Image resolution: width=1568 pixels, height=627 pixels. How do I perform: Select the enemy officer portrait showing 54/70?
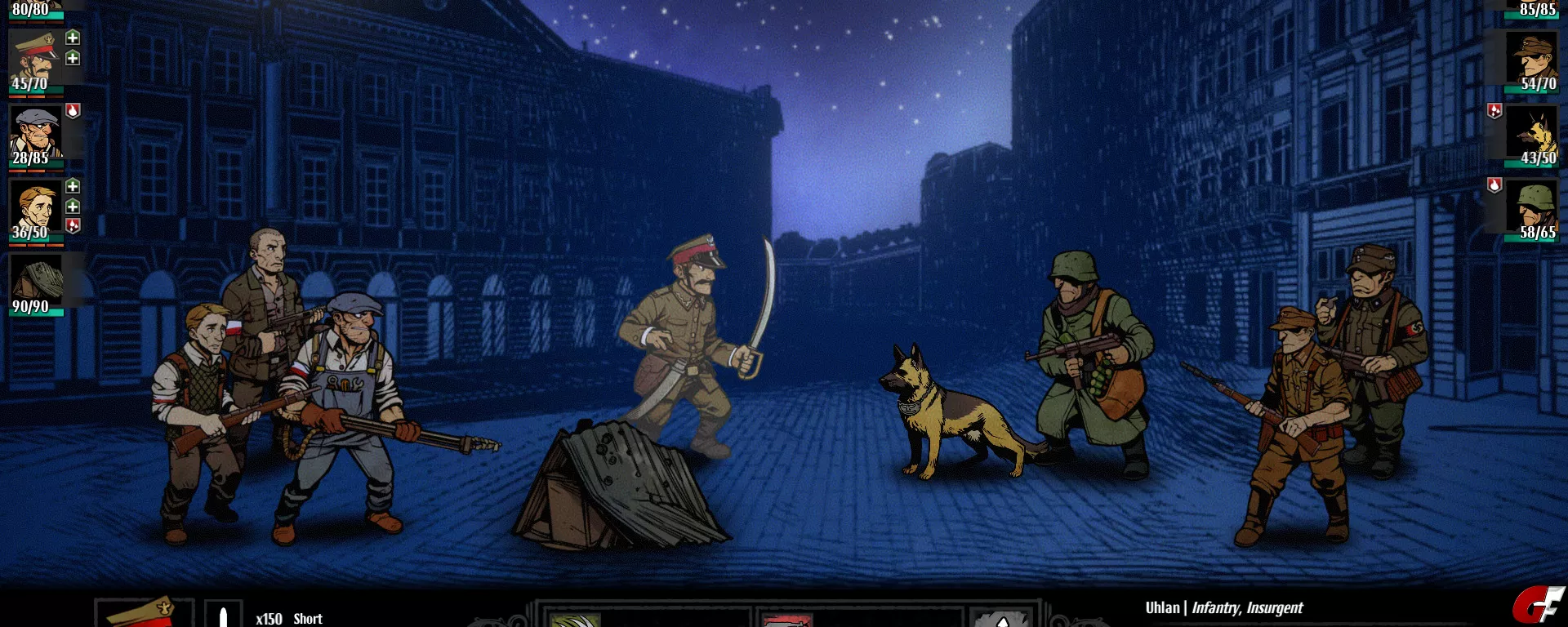click(x=1533, y=59)
